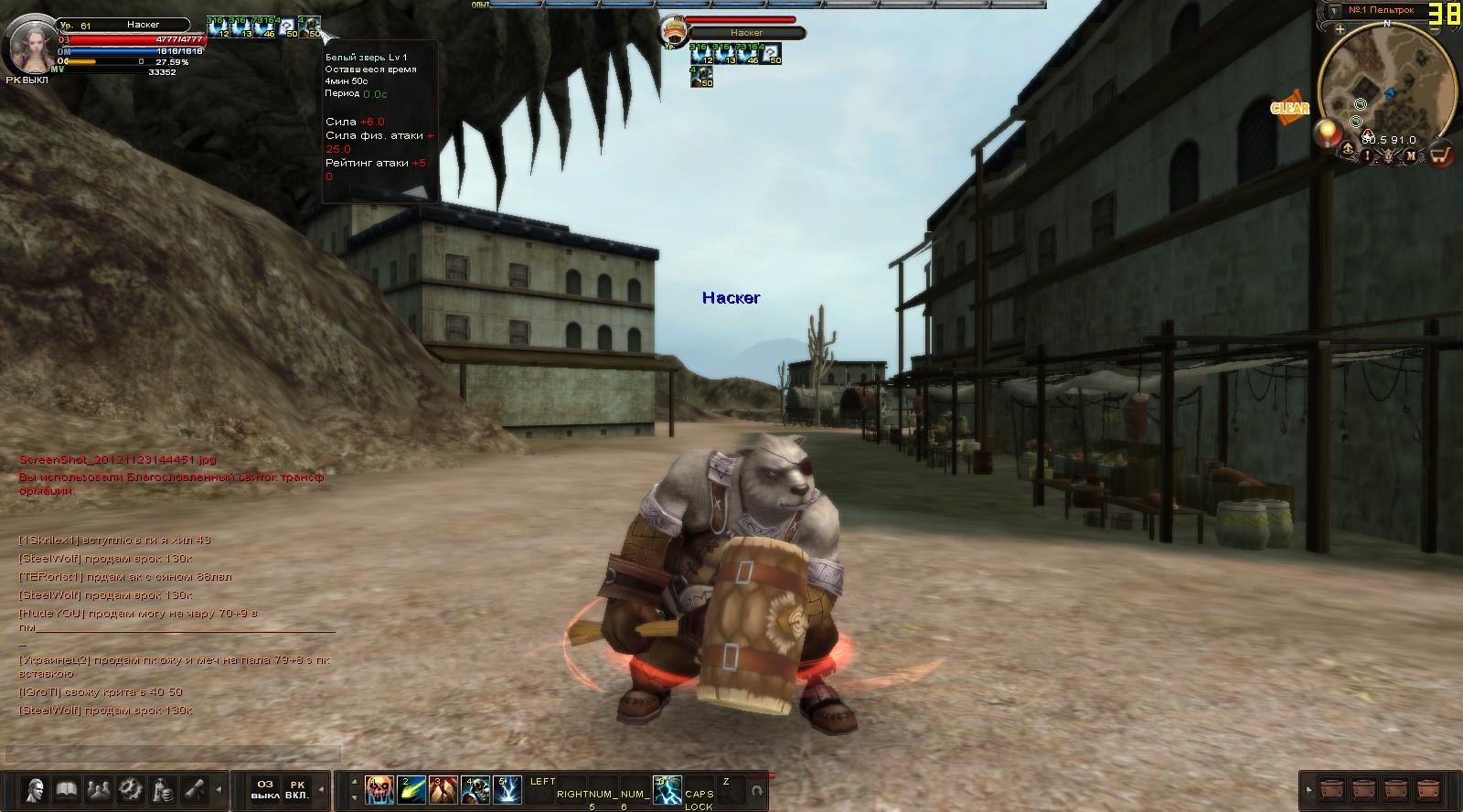The image size is (1463, 812).
Task: Use the green comet skill in slot 2
Action: pyautogui.click(x=411, y=789)
